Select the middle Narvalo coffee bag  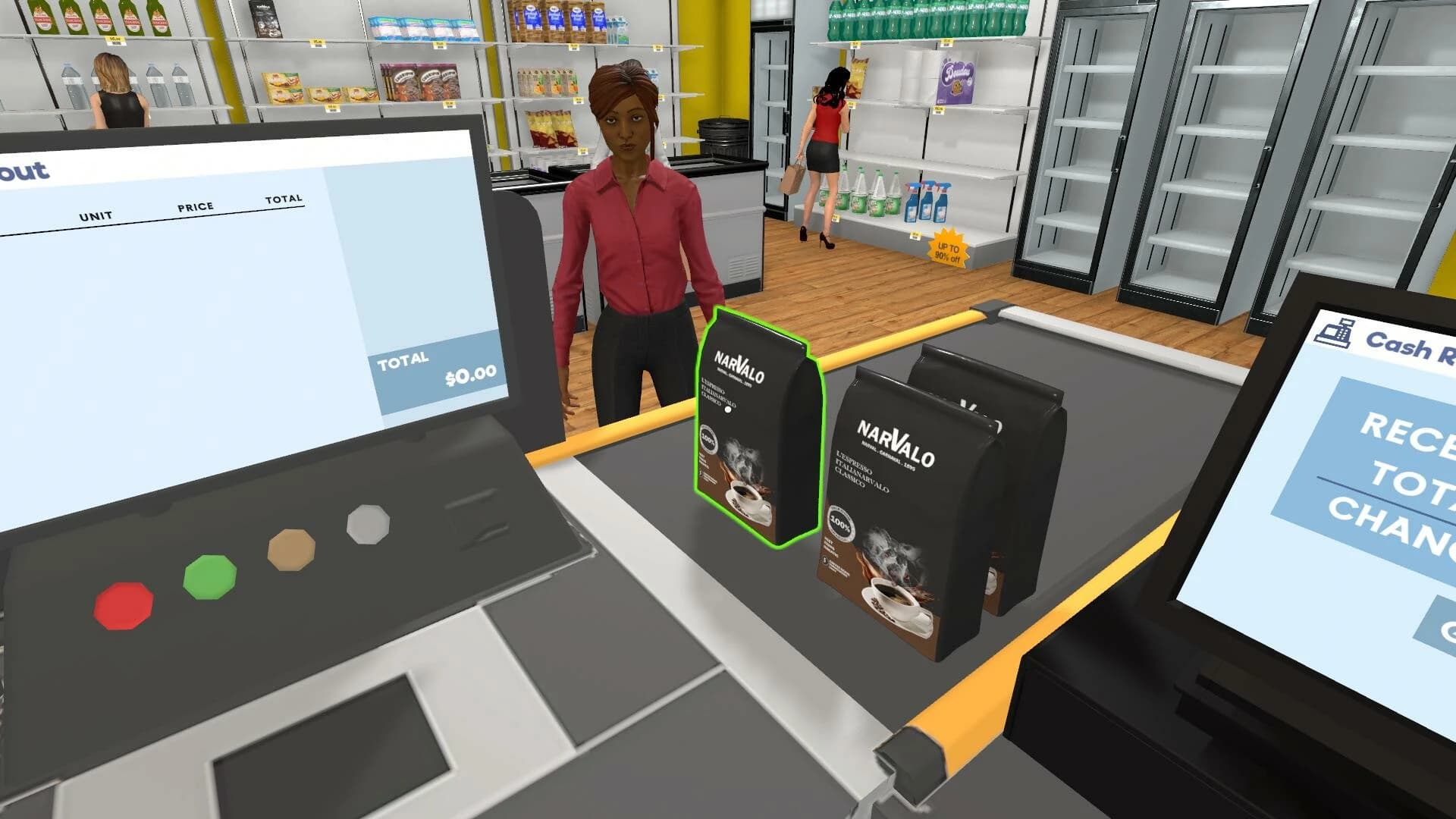click(906, 500)
